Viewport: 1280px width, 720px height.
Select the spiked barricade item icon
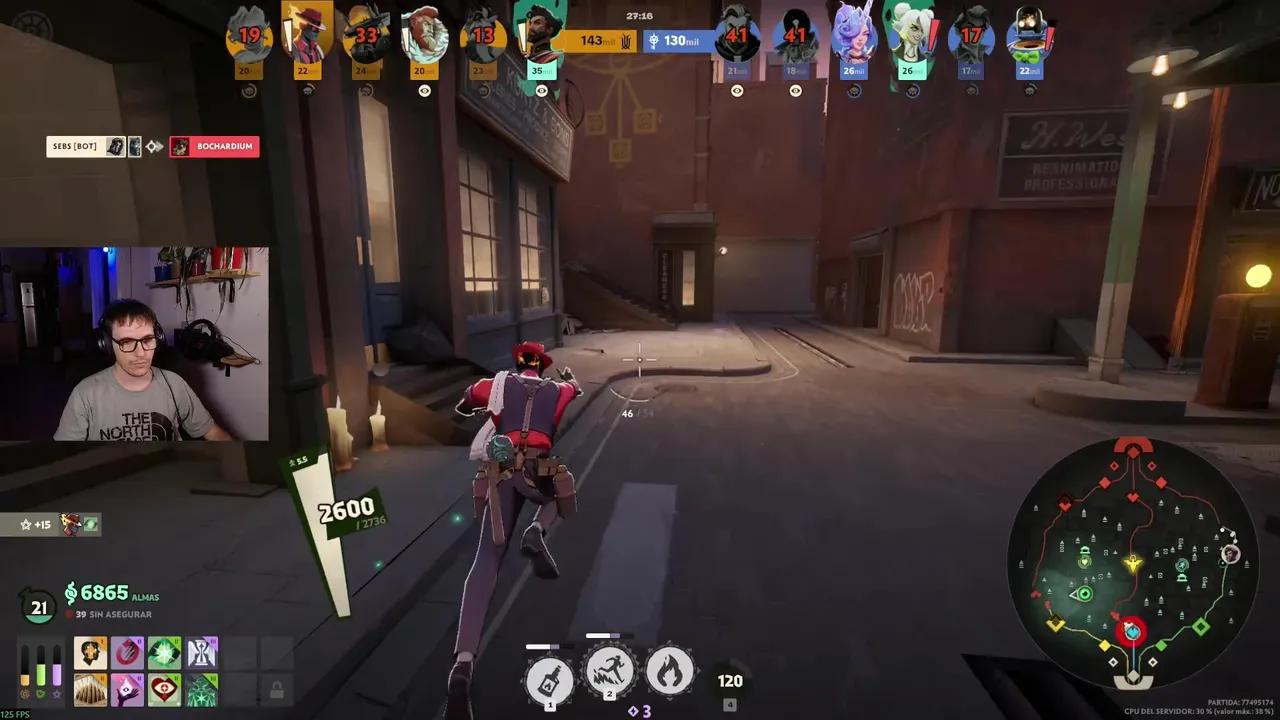point(90,689)
